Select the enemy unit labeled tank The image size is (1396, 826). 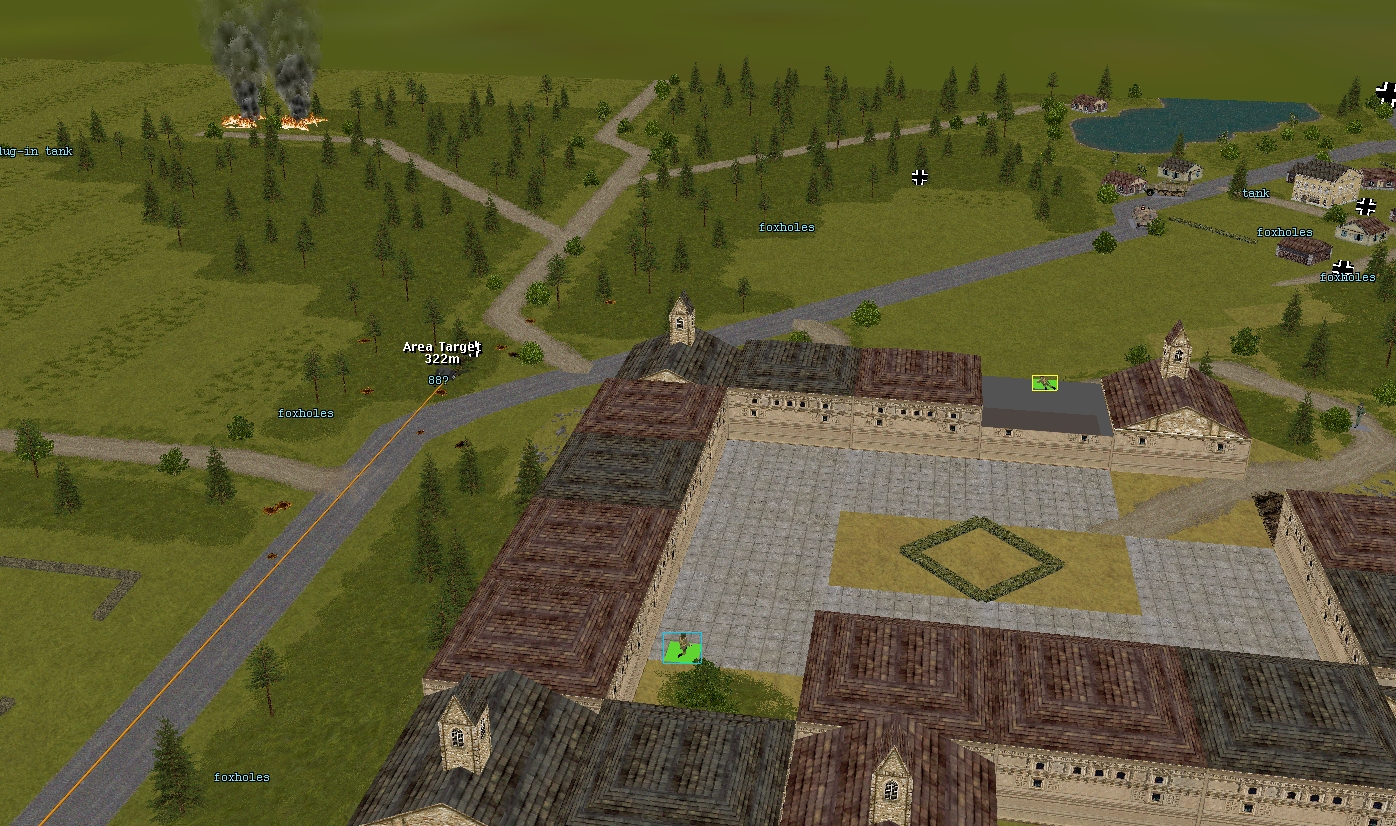[x=1255, y=193]
